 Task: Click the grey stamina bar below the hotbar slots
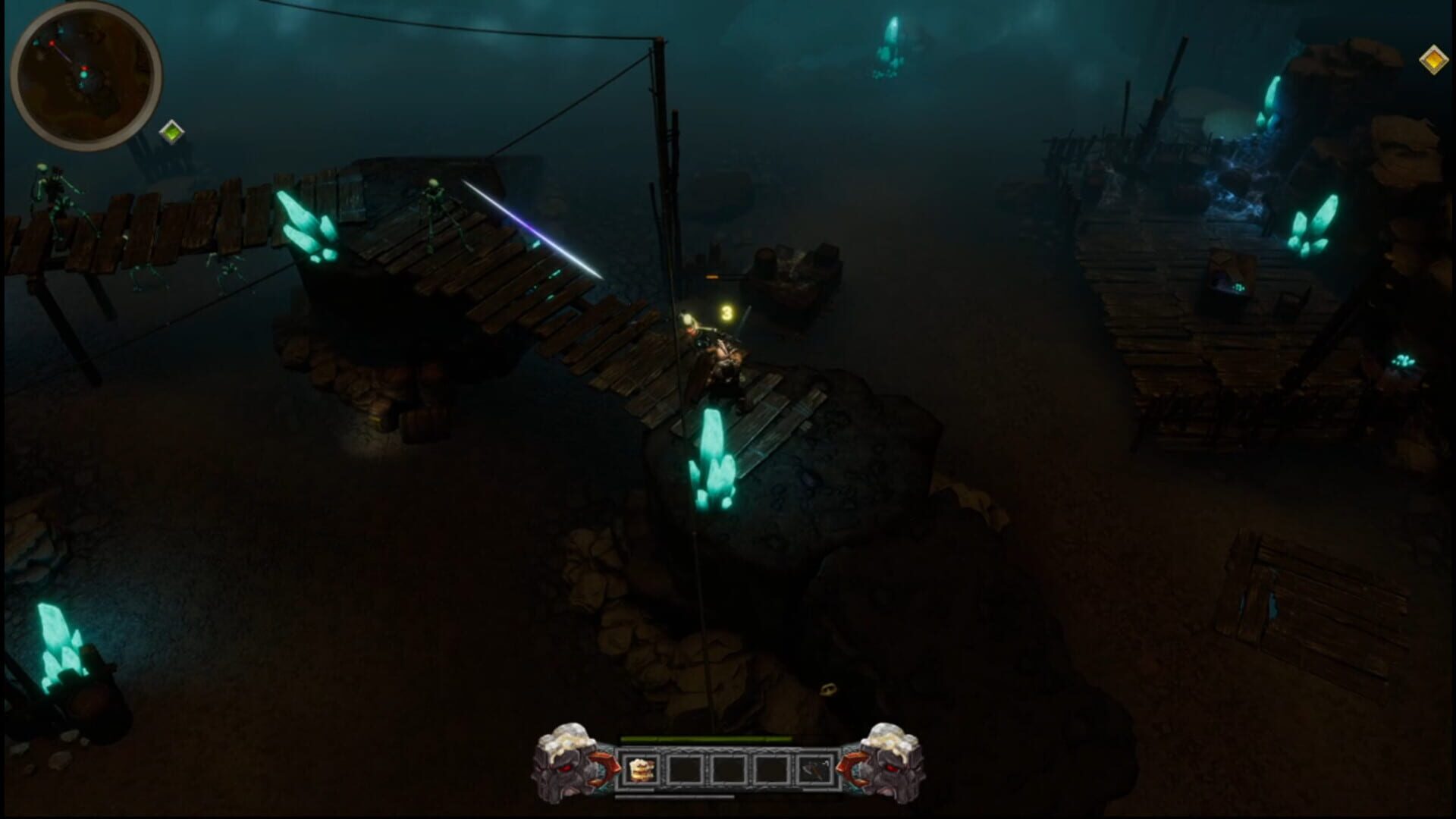click(x=675, y=796)
